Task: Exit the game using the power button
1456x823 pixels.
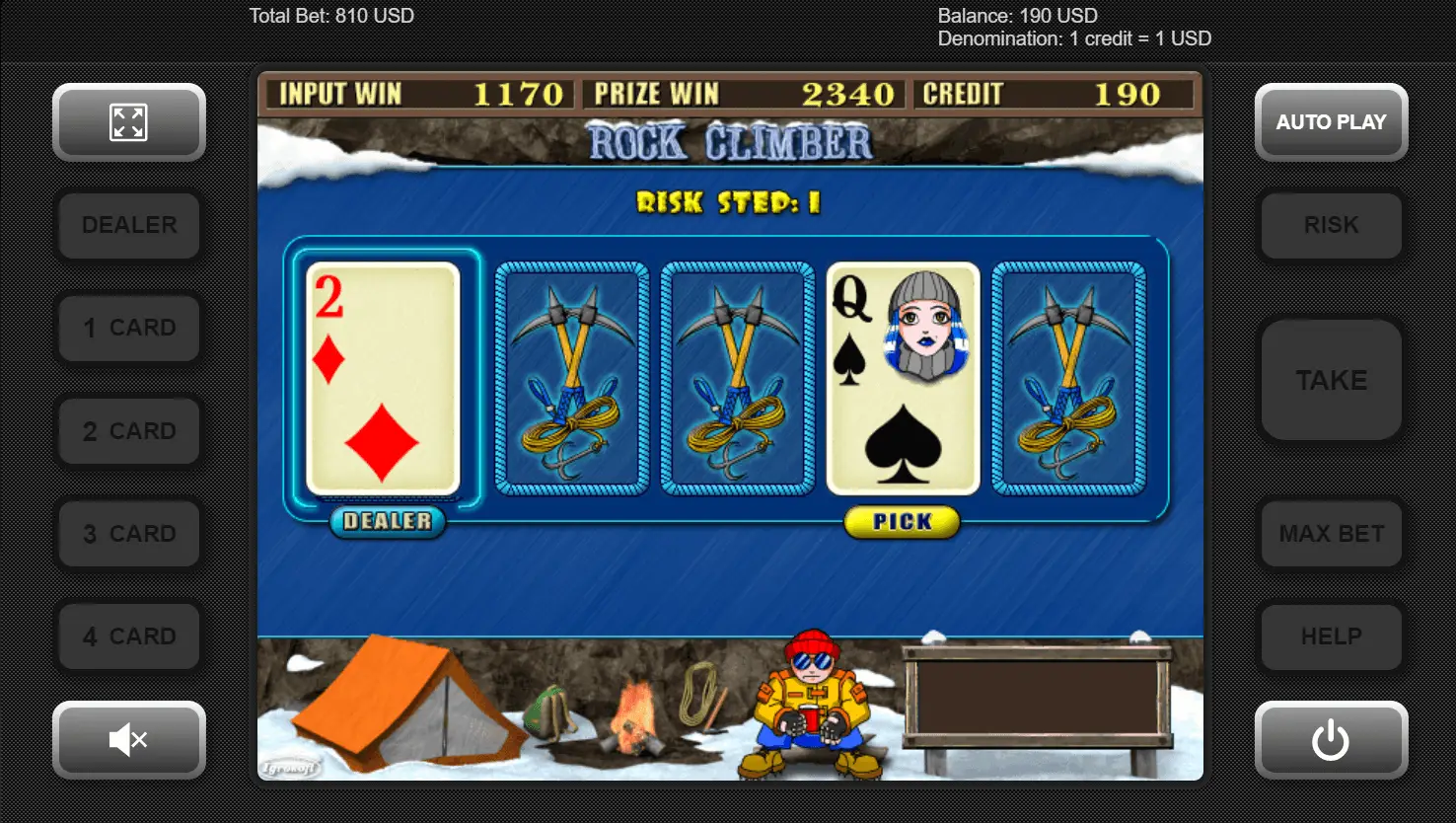Action: click(x=1331, y=739)
